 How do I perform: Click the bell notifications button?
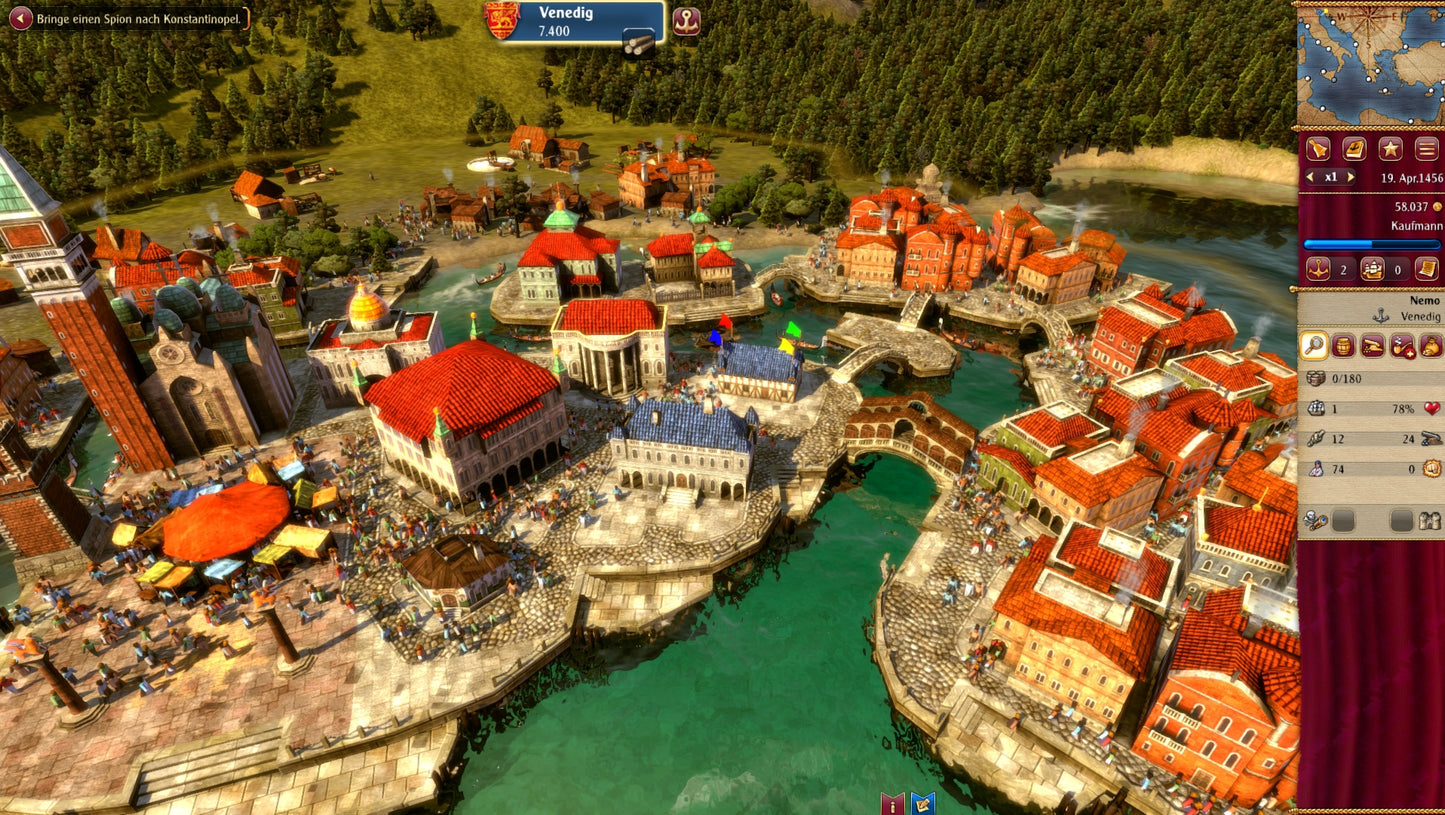click(x=1319, y=149)
